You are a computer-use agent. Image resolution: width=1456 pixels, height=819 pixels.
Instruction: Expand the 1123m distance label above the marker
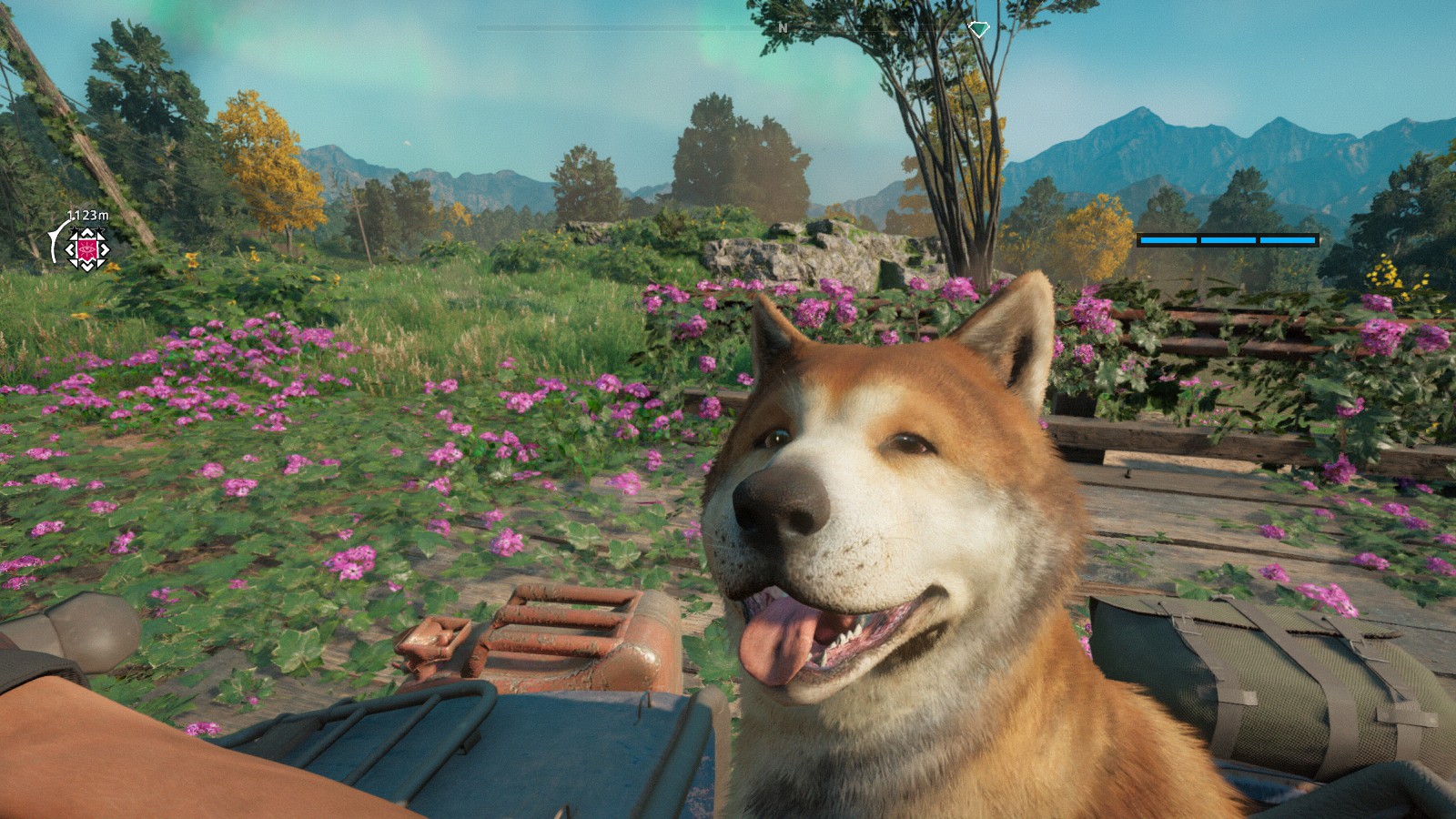point(87,215)
